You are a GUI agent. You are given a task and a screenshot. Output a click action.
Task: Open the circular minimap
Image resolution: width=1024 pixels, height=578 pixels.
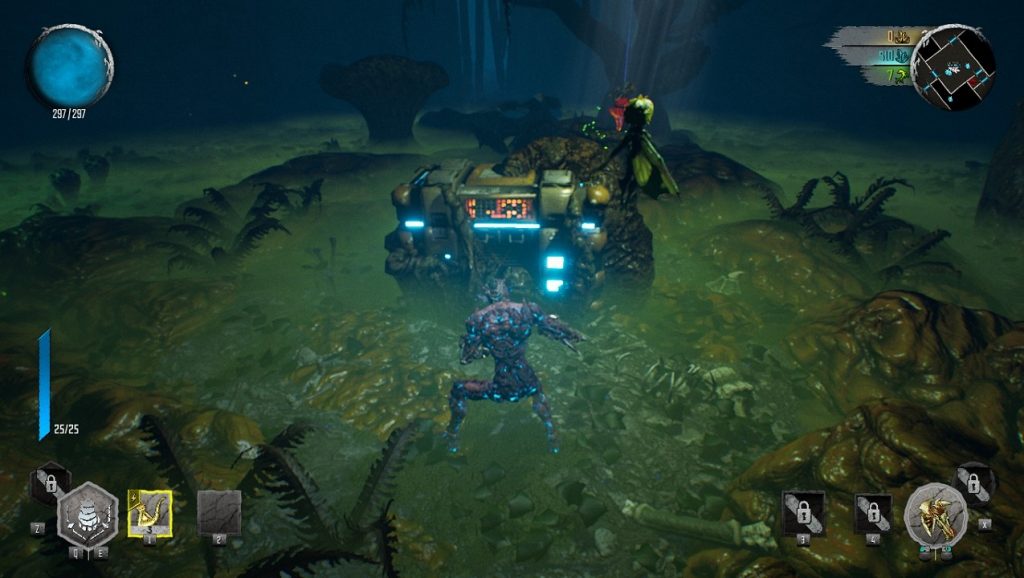952,67
